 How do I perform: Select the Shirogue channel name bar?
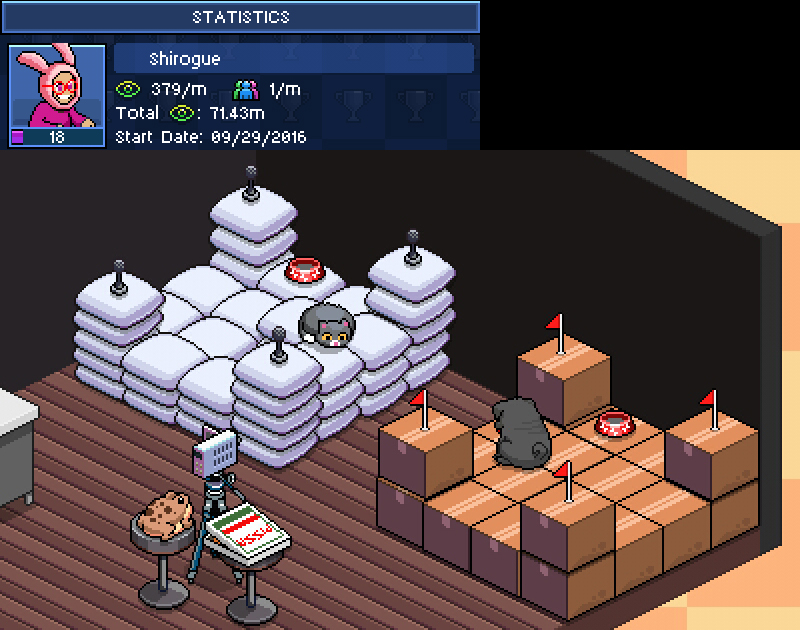[x=294, y=58]
